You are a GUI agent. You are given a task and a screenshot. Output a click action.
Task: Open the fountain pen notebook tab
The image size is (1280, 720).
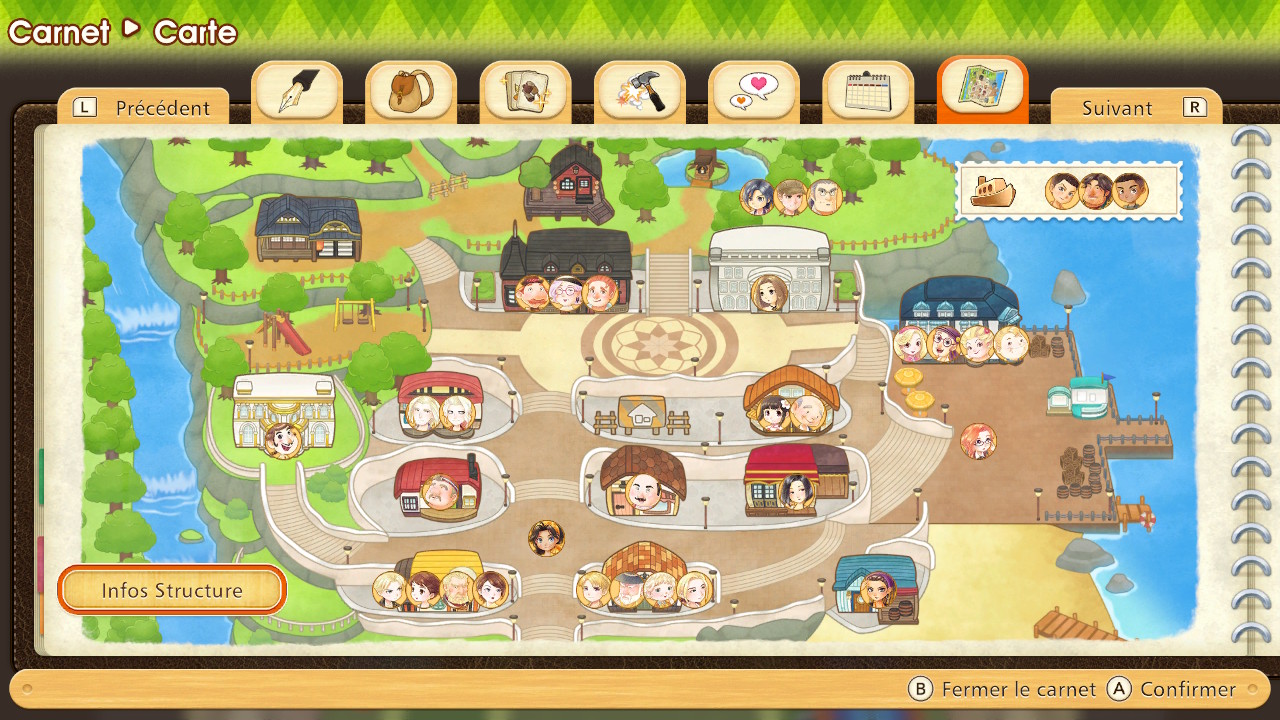click(x=297, y=92)
